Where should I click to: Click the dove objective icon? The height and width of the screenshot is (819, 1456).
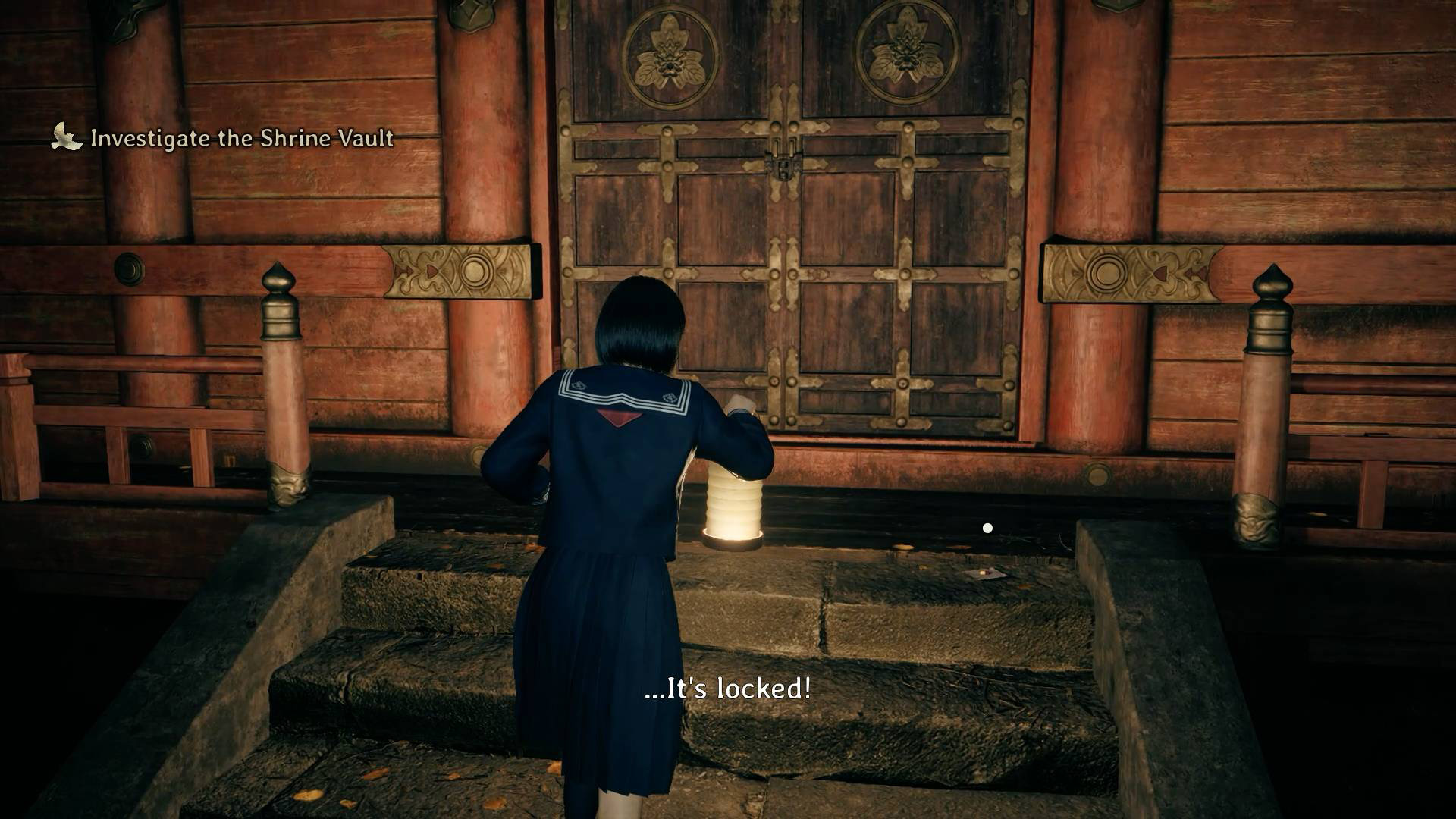64,138
